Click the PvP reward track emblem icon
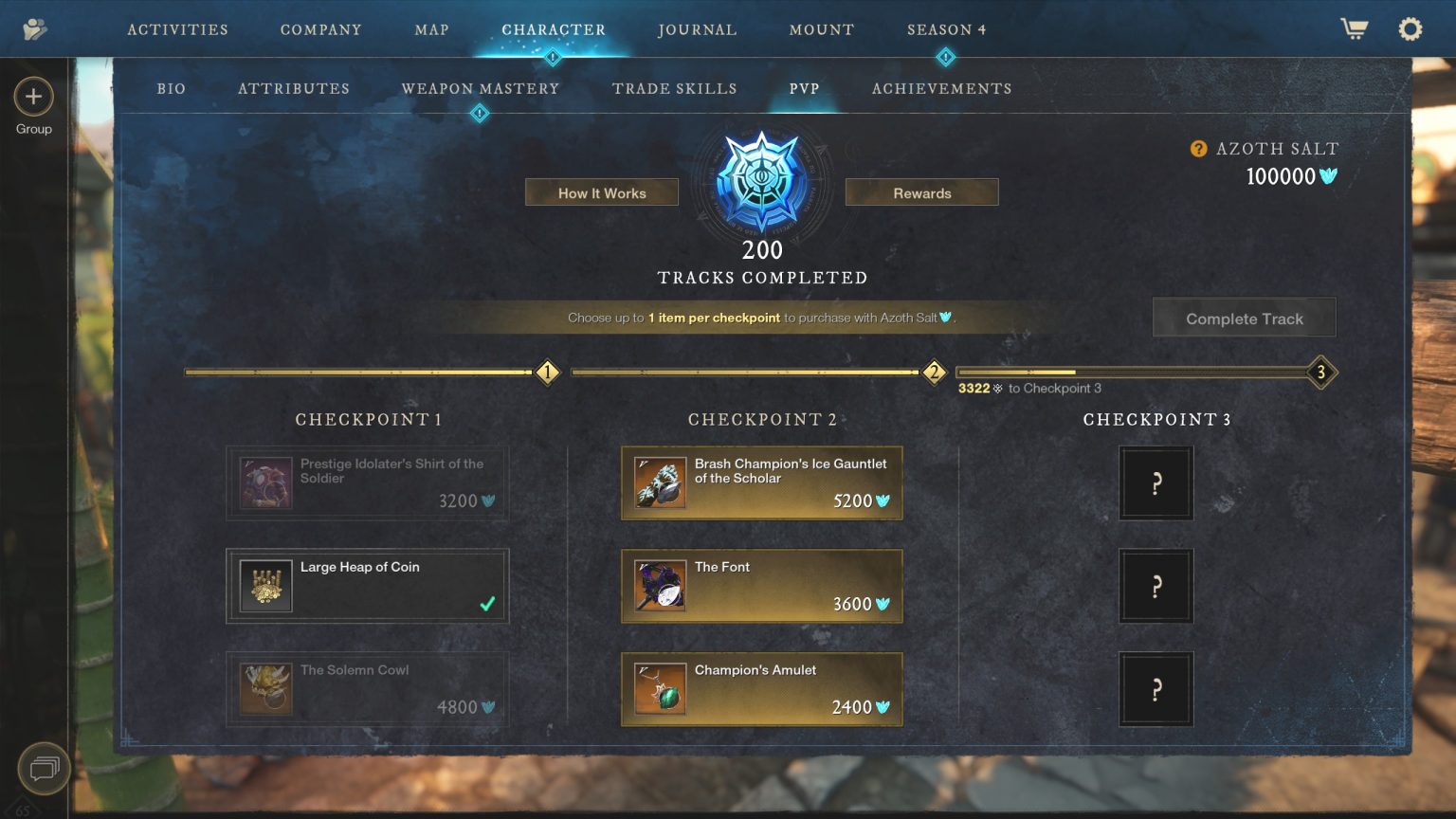Image resolution: width=1456 pixels, height=819 pixels. (761, 180)
